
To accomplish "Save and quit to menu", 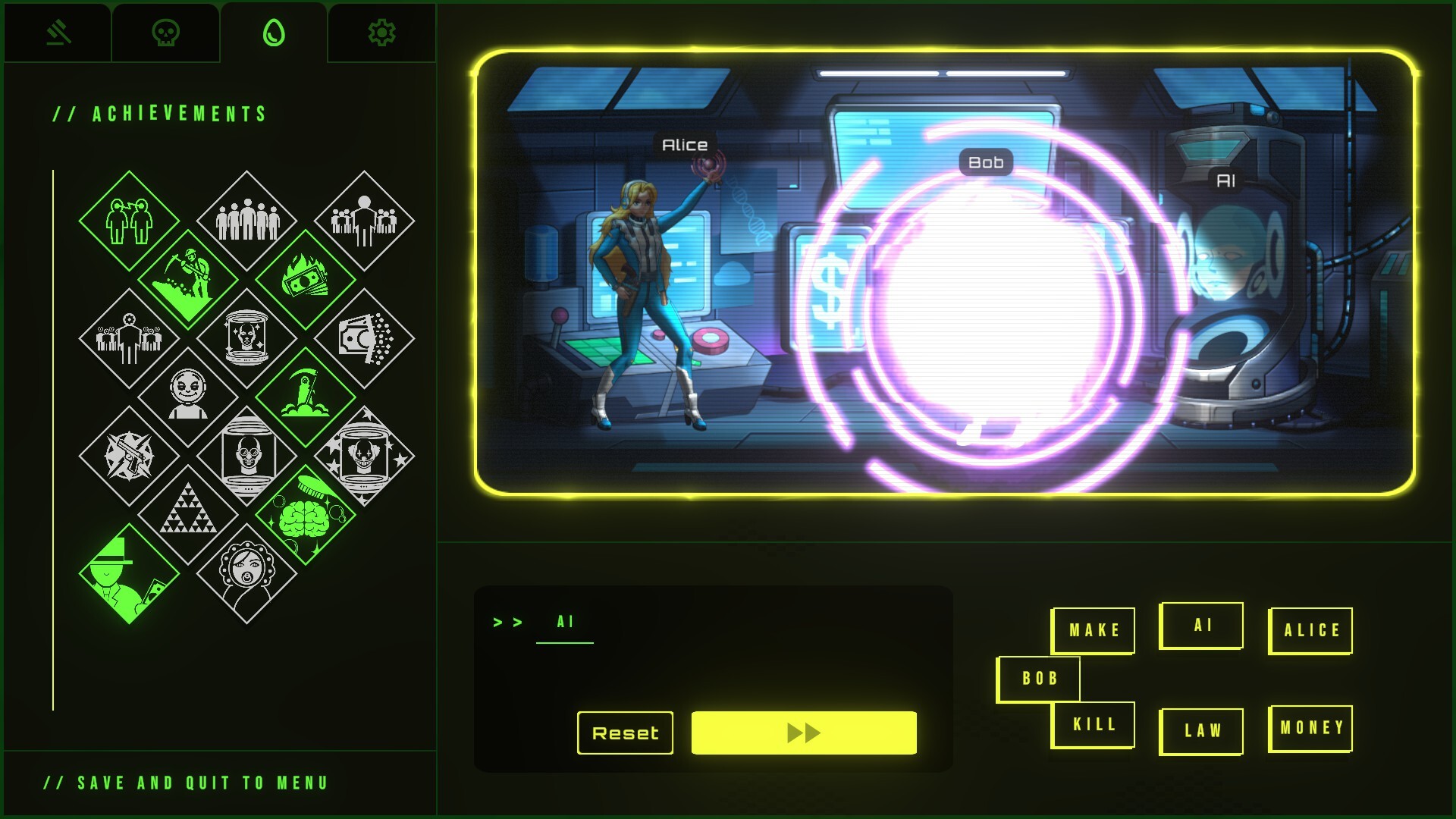I will click(x=187, y=783).
